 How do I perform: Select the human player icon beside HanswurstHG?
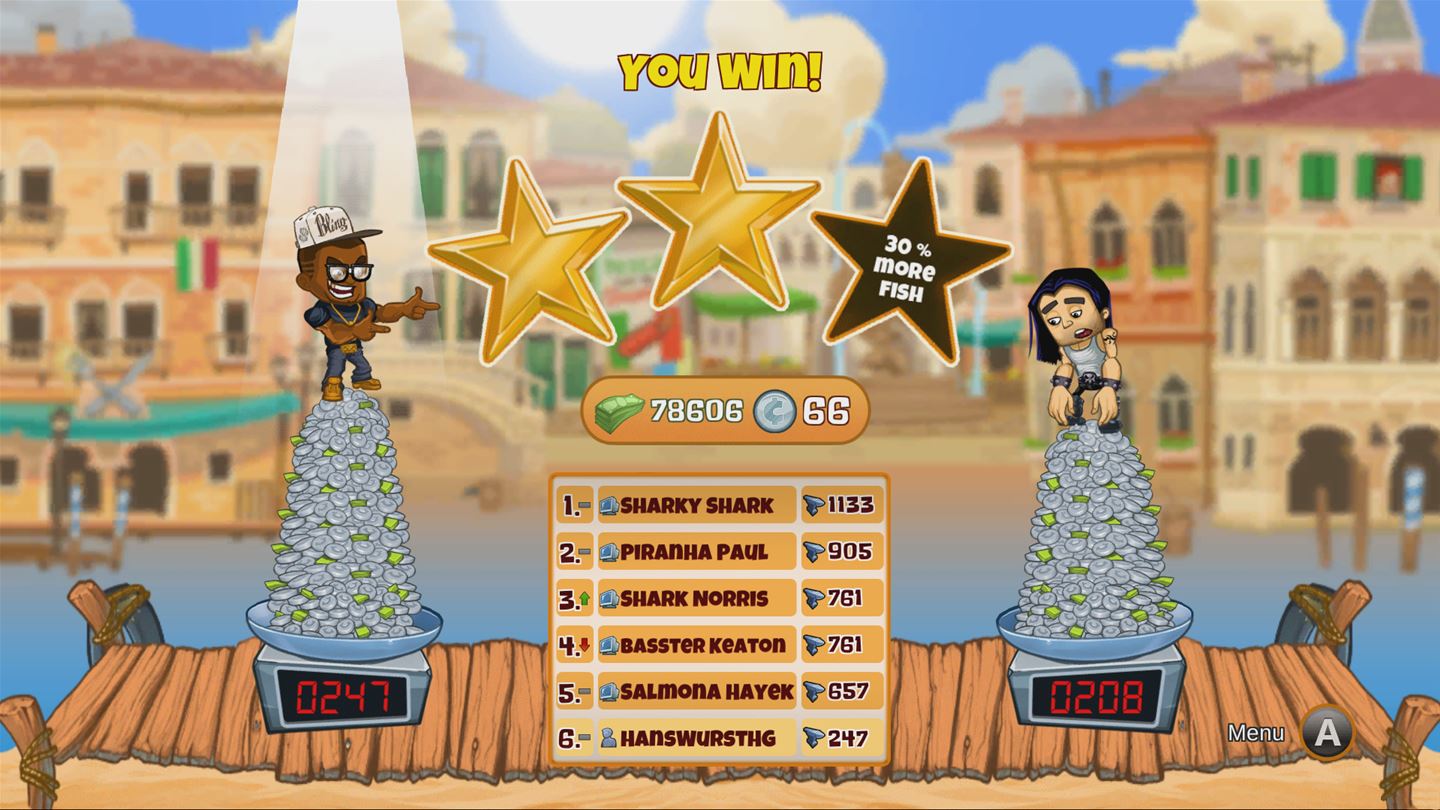[x=607, y=739]
